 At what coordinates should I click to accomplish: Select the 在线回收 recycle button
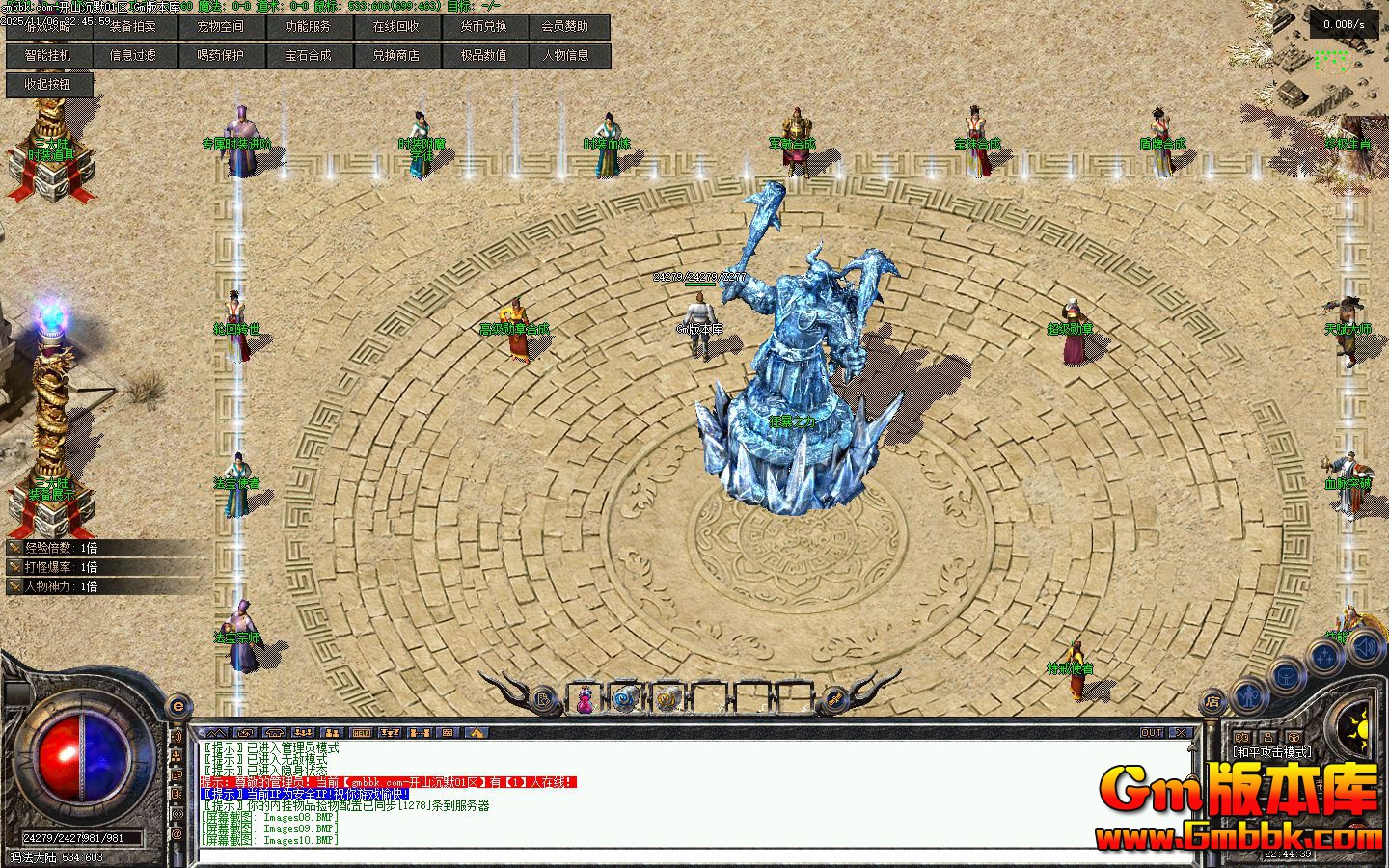(396, 27)
